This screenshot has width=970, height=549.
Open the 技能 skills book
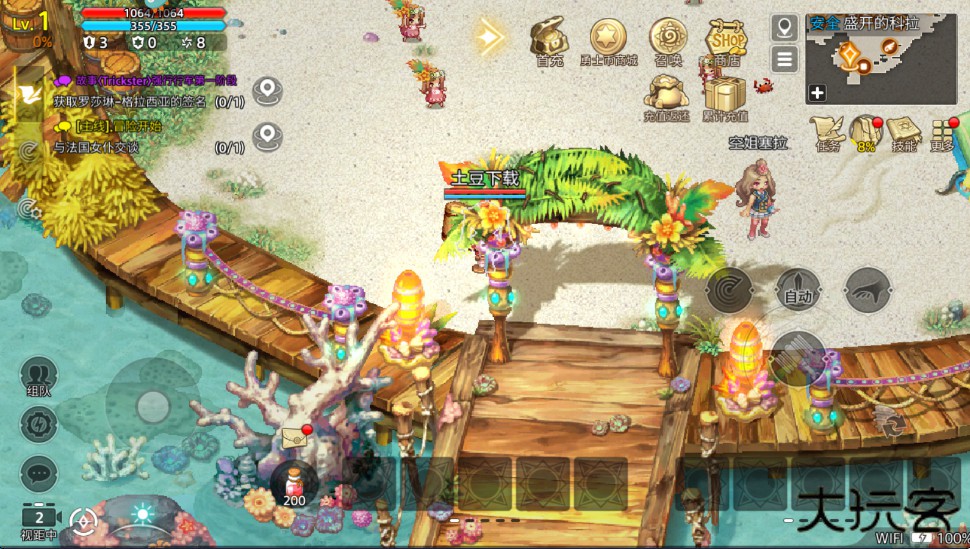903,131
